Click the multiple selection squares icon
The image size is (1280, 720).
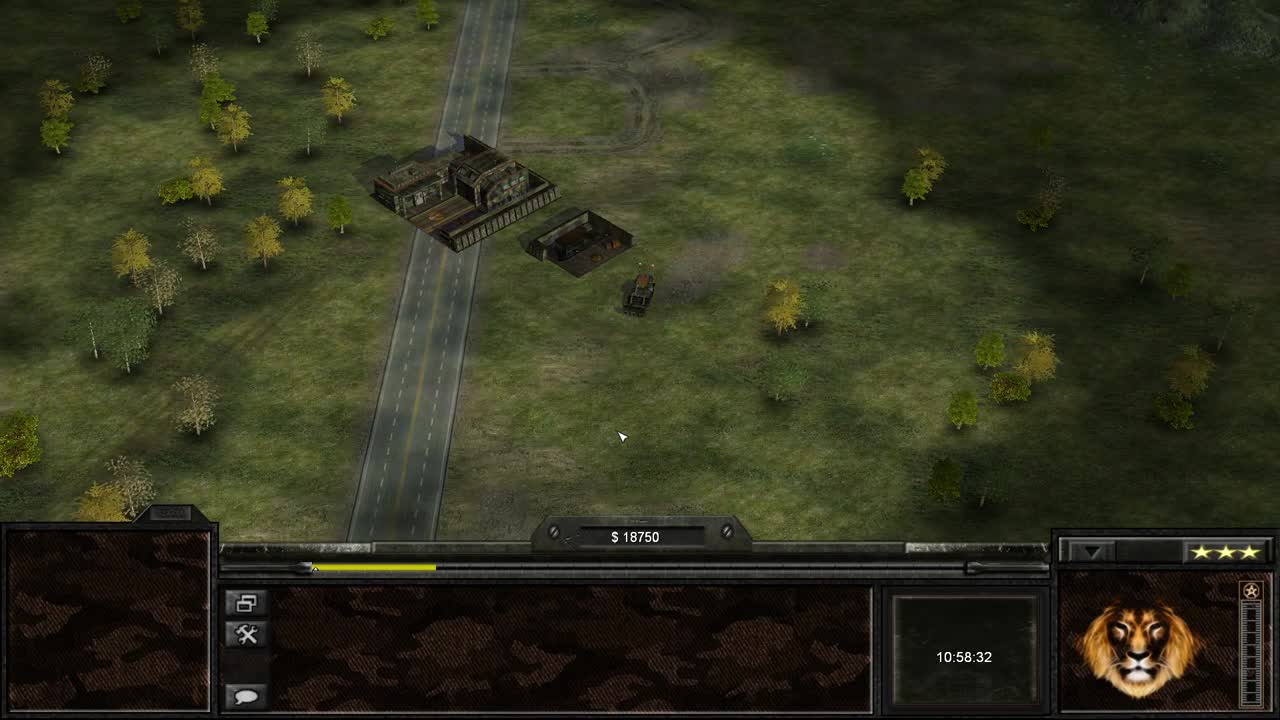(248, 604)
